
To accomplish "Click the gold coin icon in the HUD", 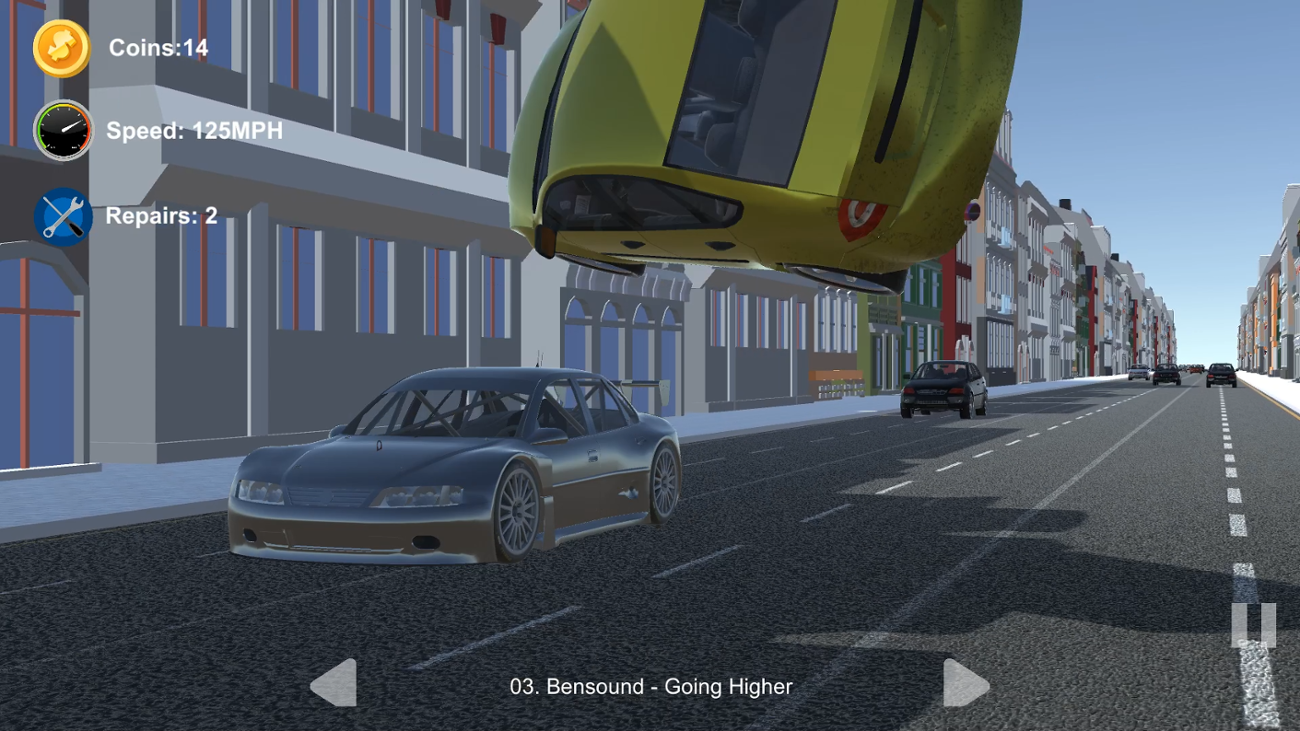I will (62, 47).
